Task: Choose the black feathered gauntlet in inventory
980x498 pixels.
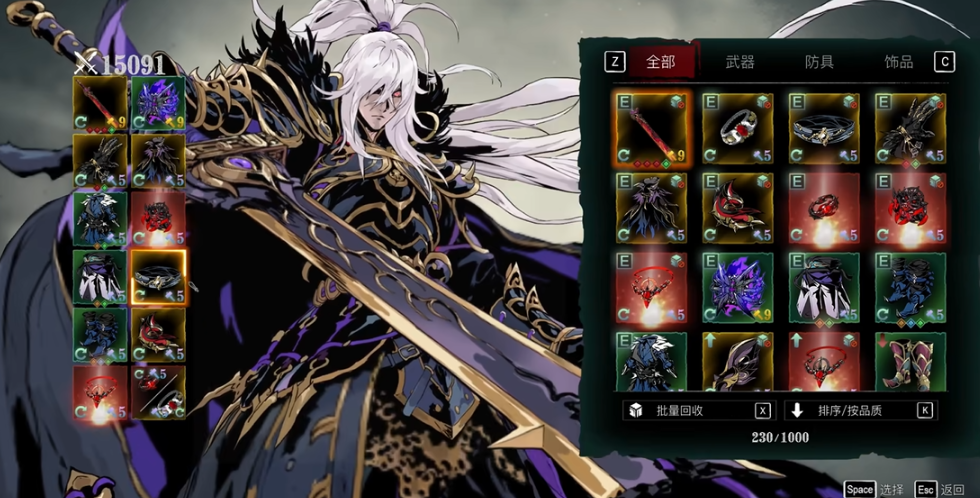Action: (910, 128)
